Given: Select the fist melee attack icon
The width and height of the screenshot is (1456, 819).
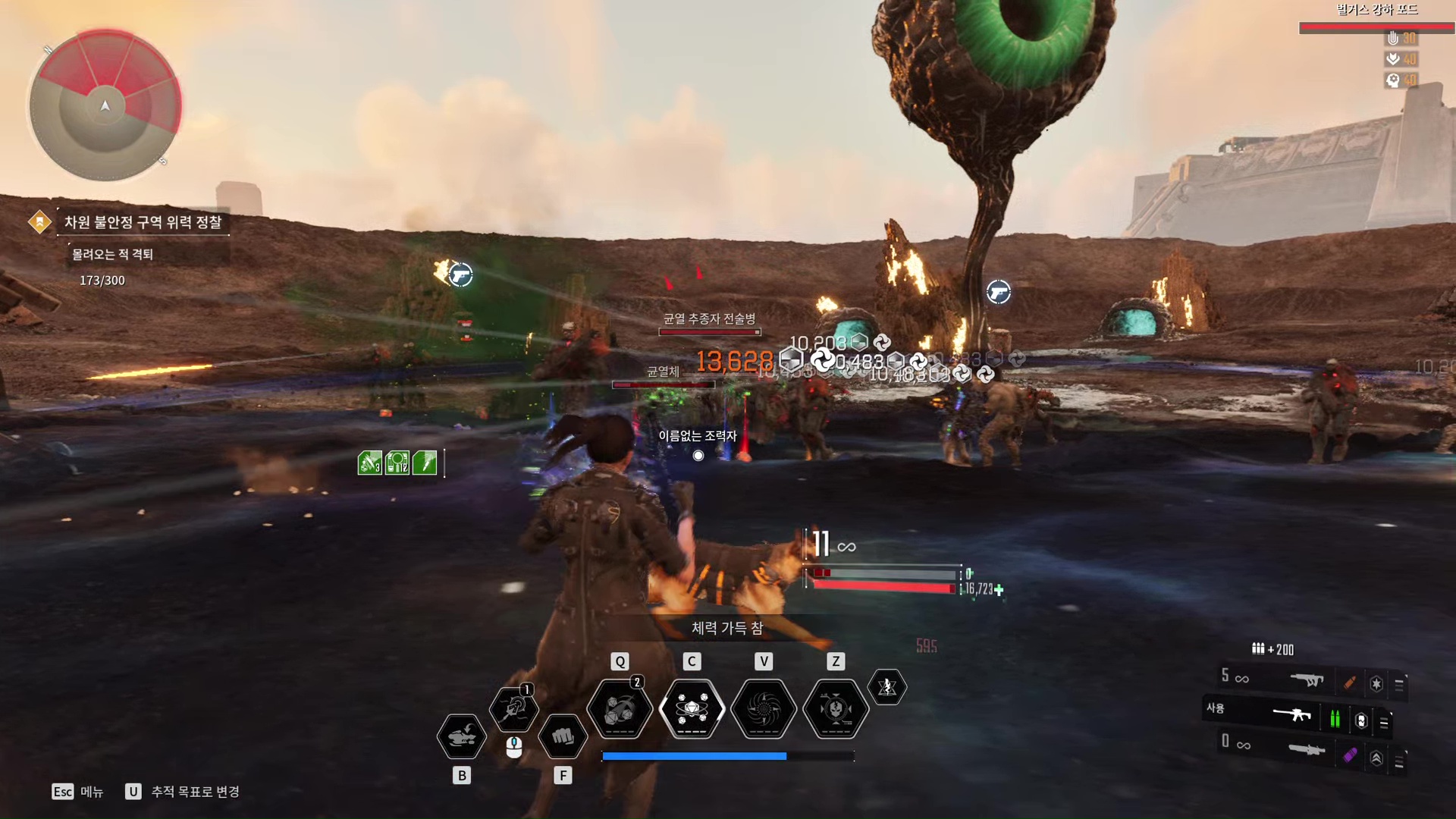Looking at the screenshot, I should coord(563,736).
